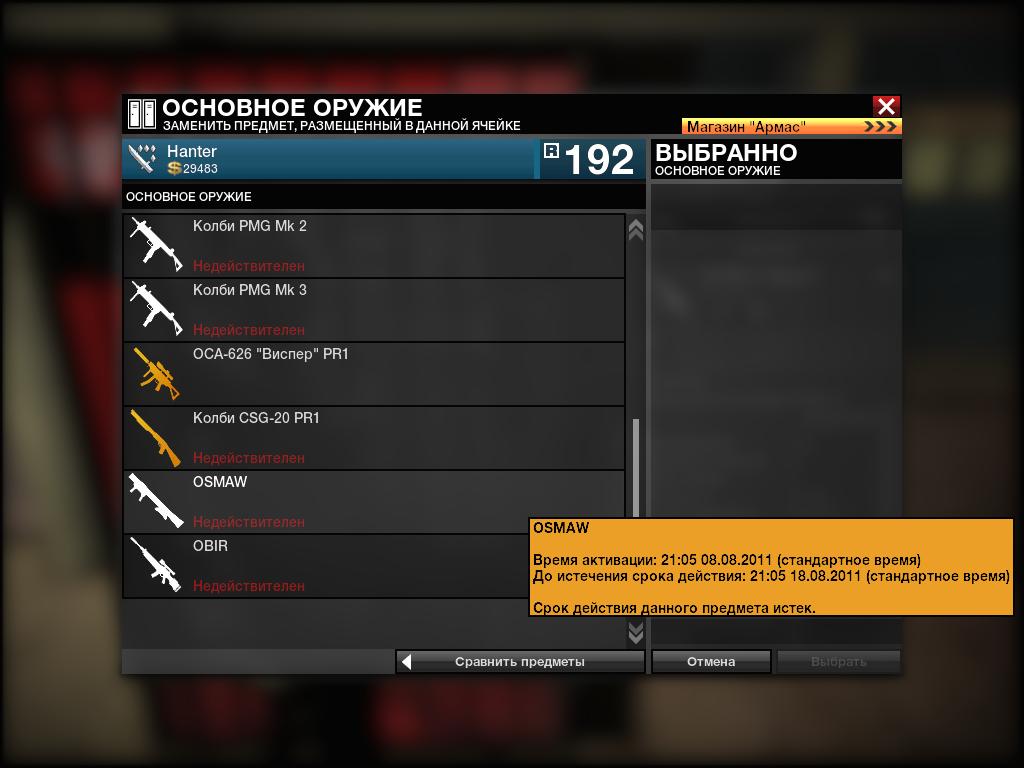Click Сравнить предметы compare button

coord(520,661)
